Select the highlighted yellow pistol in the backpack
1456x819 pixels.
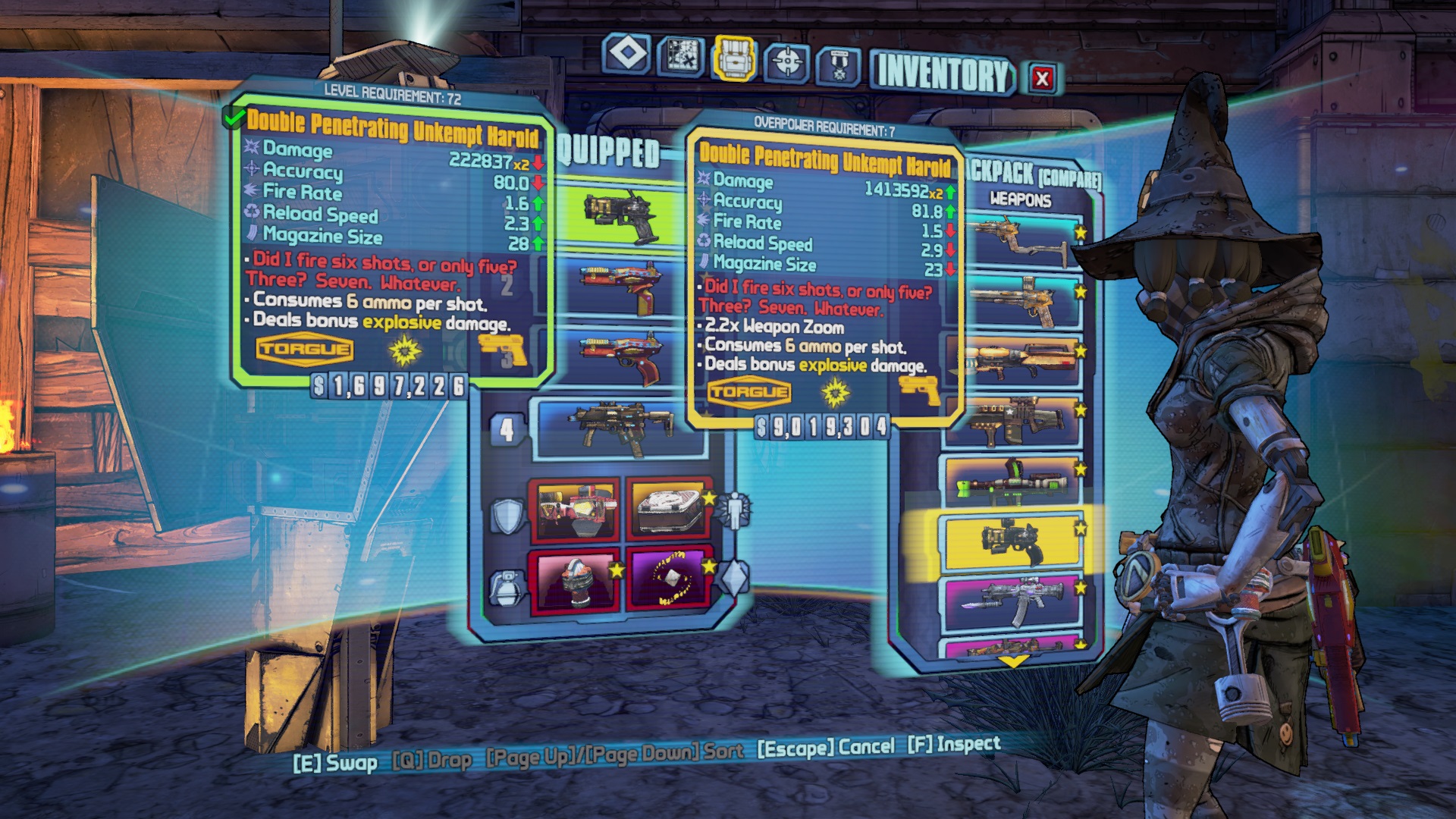[1011, 541]
